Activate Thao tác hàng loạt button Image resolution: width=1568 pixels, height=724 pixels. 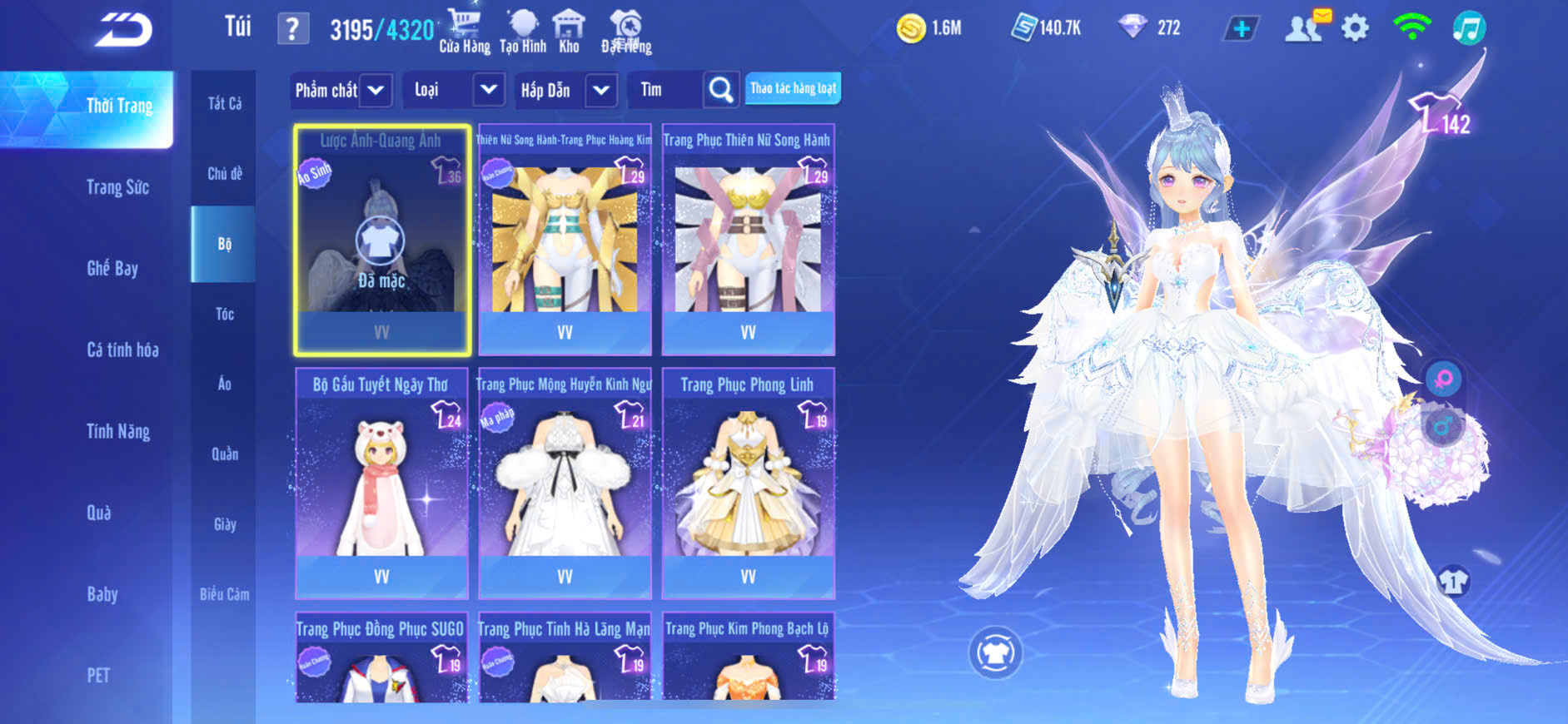793,88
